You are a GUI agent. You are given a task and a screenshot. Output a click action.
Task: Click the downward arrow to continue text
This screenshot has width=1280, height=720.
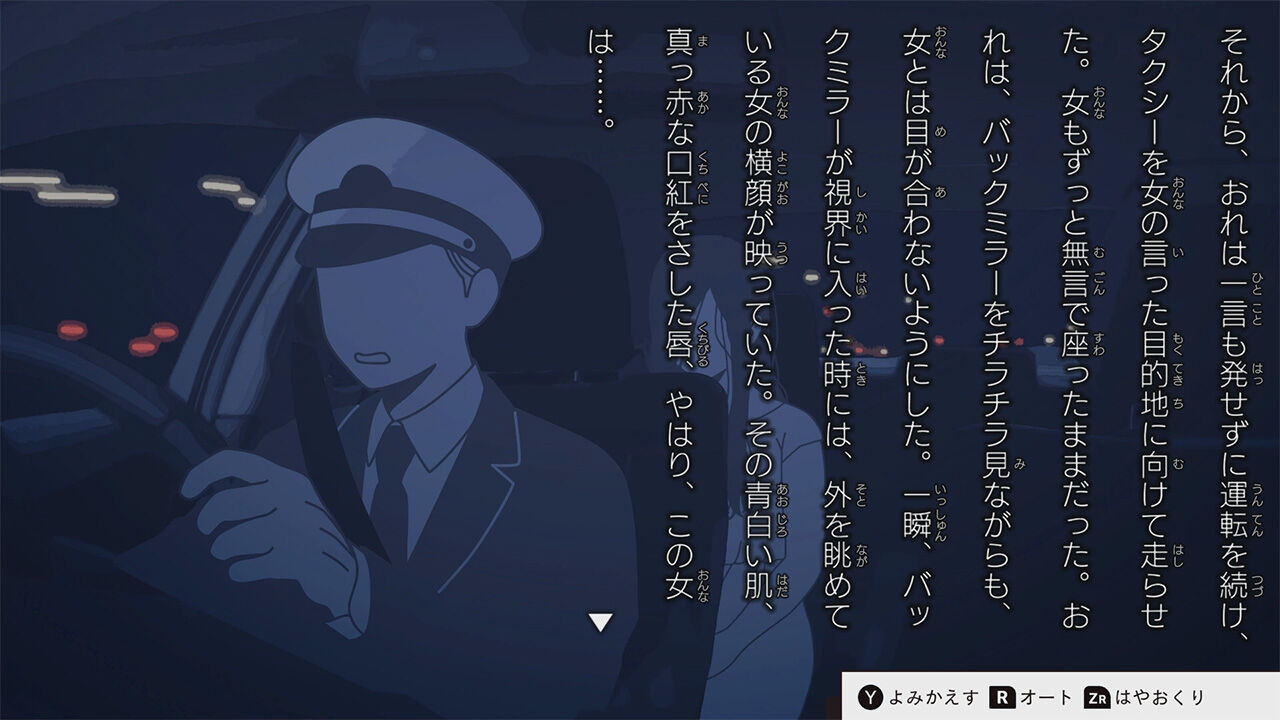(598, 621)
